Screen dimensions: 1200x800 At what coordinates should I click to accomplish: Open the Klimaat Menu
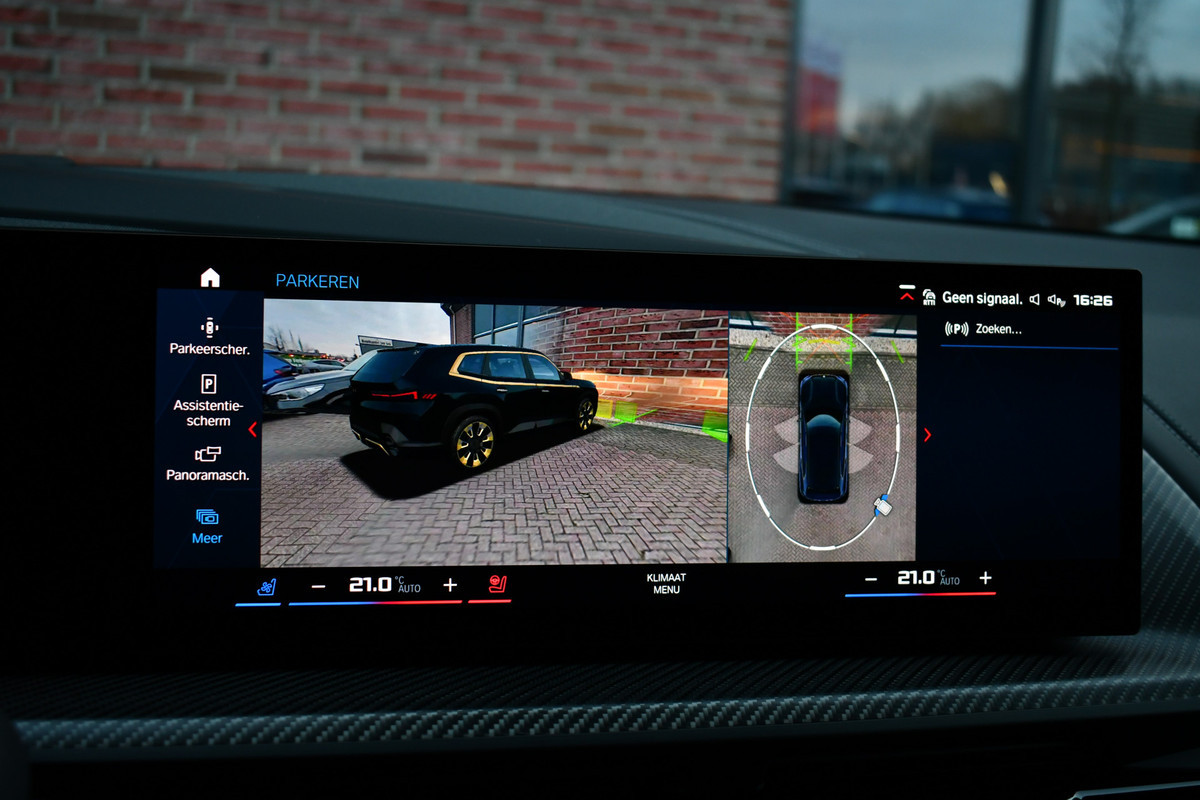tap(666, 584)
